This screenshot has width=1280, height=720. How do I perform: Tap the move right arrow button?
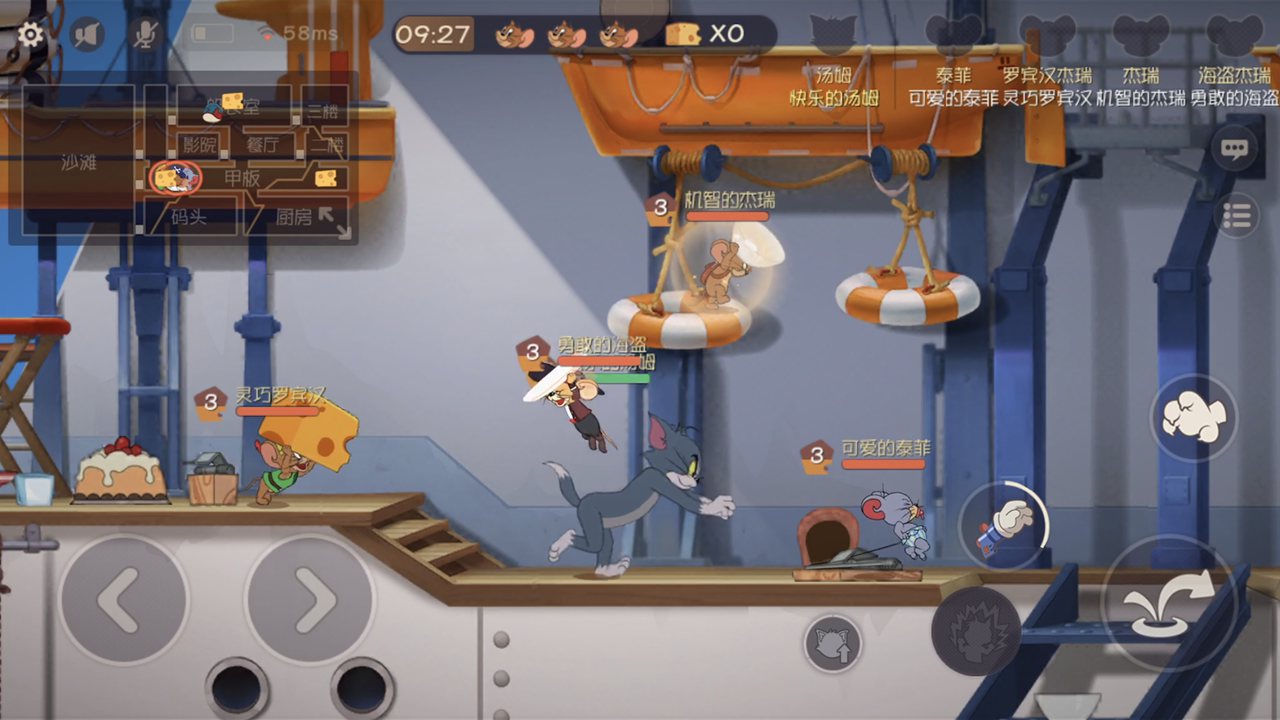[310, 600]
